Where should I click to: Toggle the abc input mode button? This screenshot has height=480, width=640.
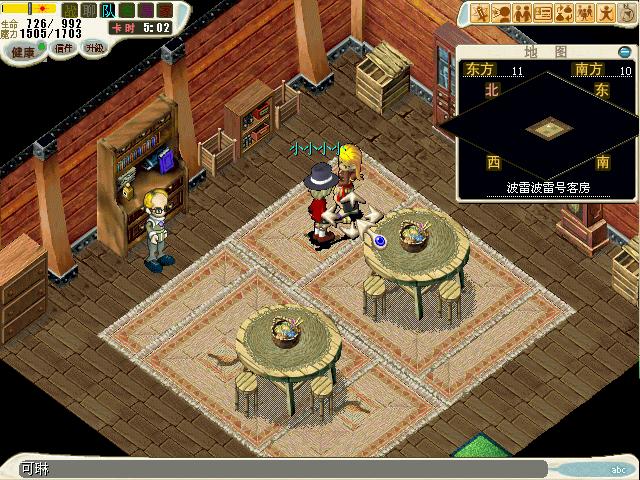[x=619, y=469]
